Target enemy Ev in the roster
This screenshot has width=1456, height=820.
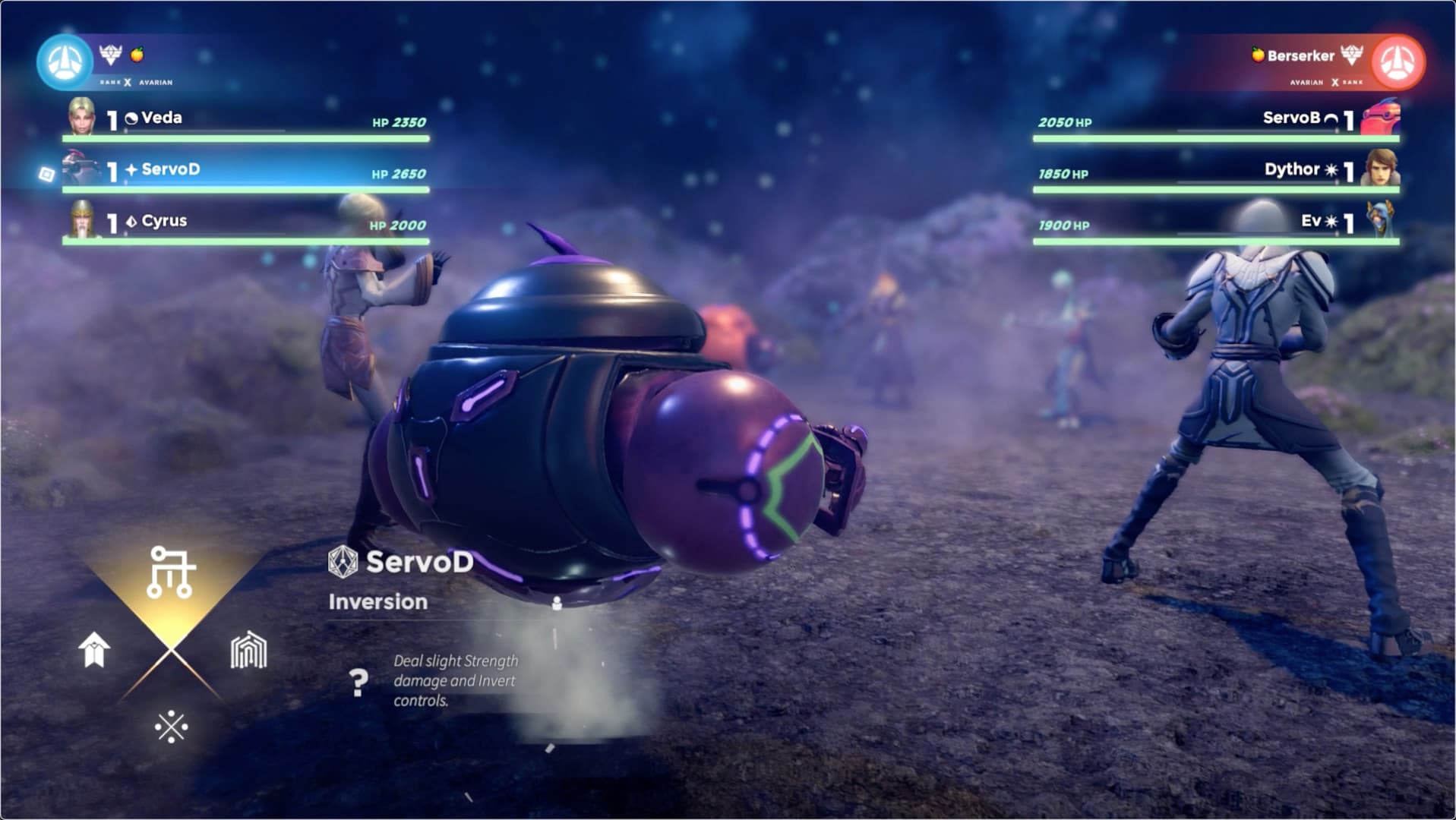coord(1310,222)
